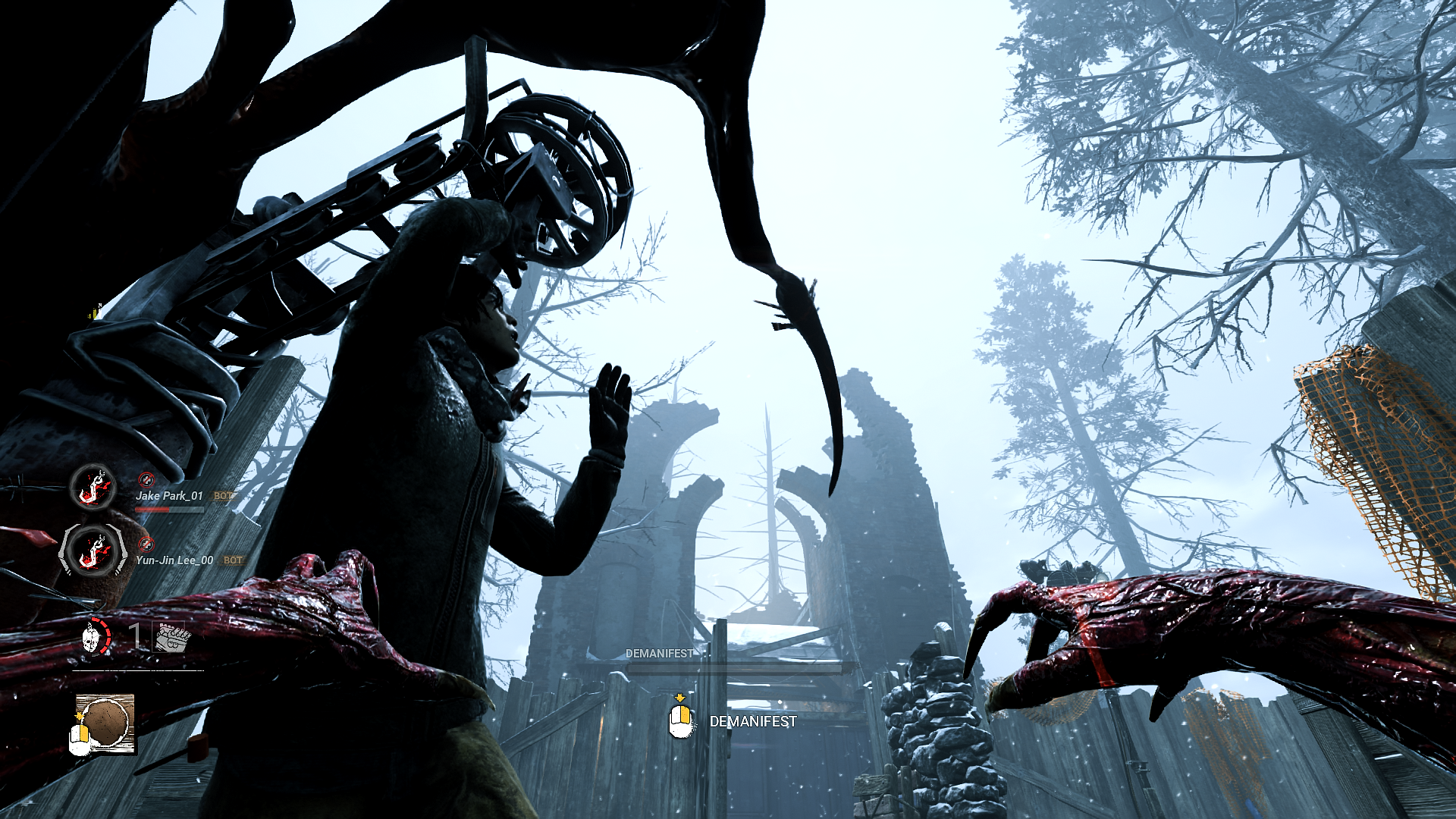The image size is (1456, 819).
Task: Click the crossed-out icon beside Jake Park_01
Action: click(147, 479)
